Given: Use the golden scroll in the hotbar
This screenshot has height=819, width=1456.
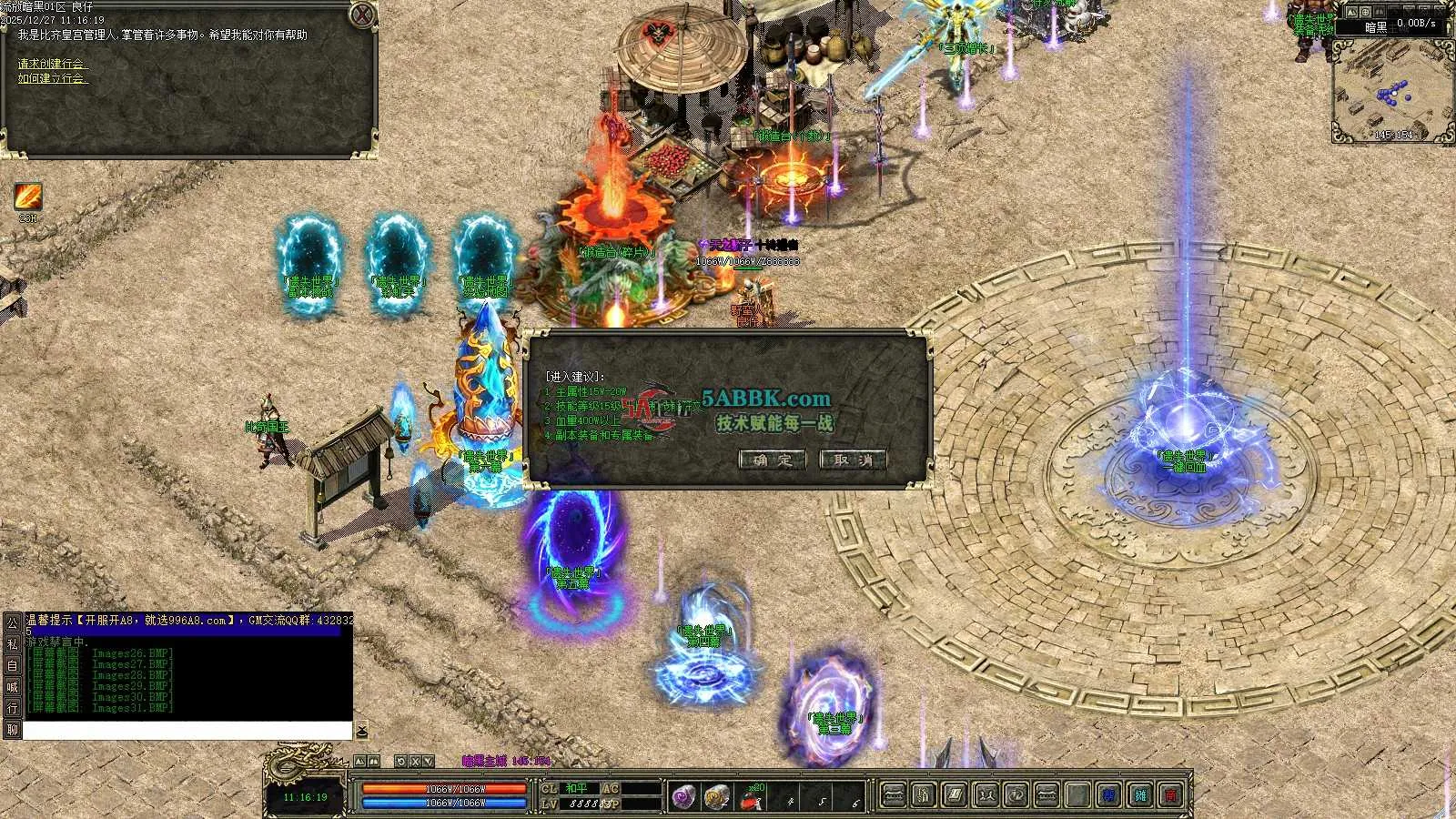Looking at the screenshot, I should click(717, 797).
